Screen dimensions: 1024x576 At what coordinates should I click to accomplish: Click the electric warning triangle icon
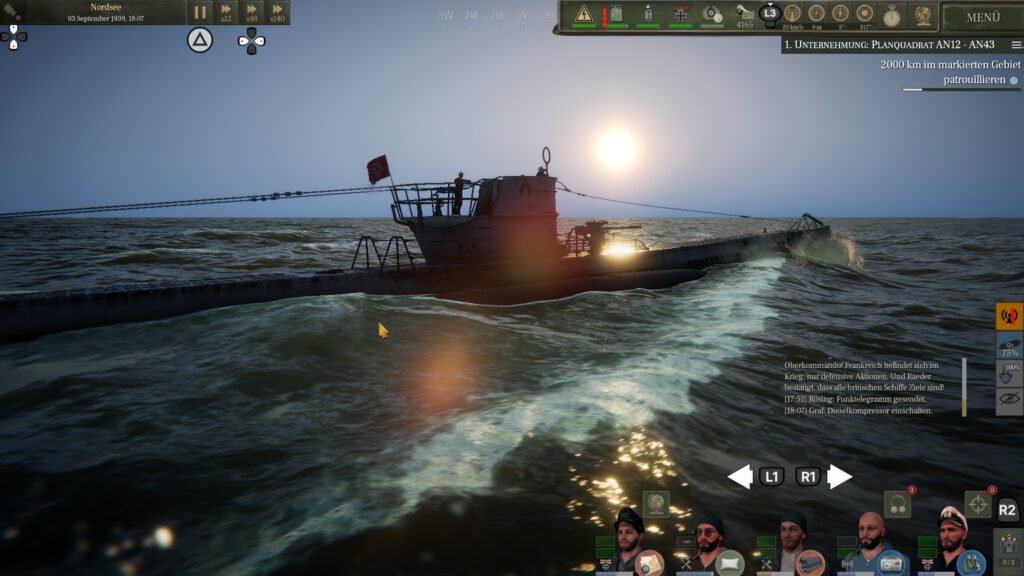[x=584, y=14]
